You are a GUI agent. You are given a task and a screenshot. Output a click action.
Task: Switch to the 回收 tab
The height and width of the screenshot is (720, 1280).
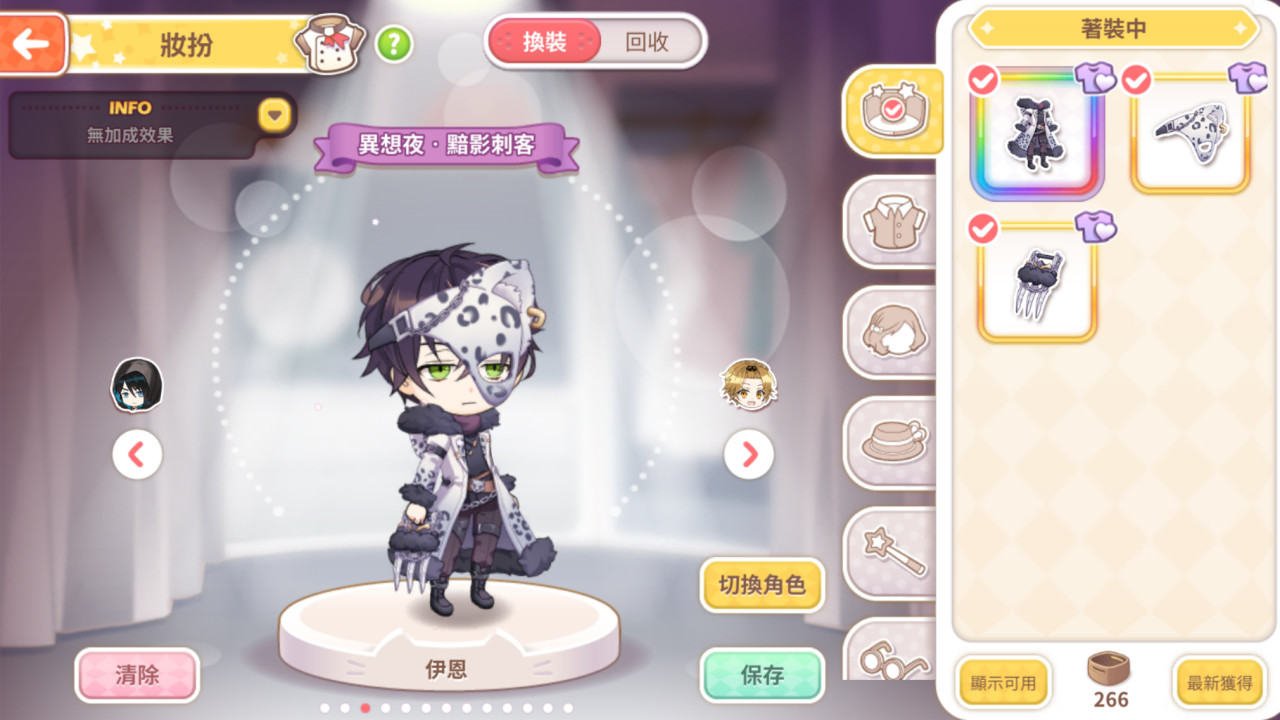tap(646, 43)
